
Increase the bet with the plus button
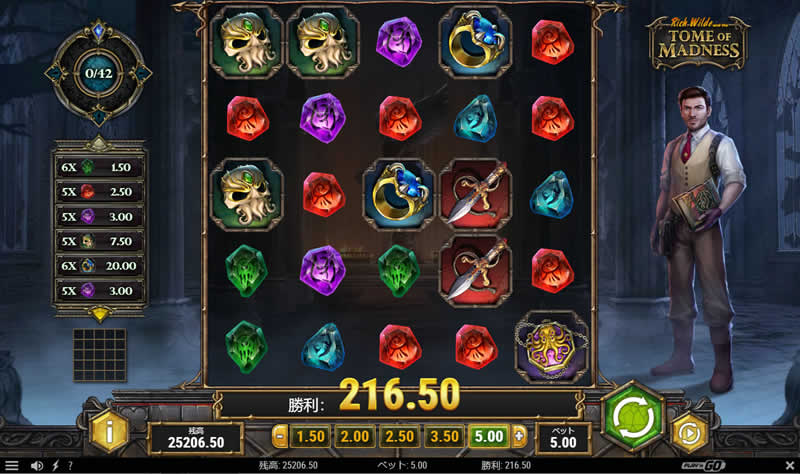[x=519, y=436]
